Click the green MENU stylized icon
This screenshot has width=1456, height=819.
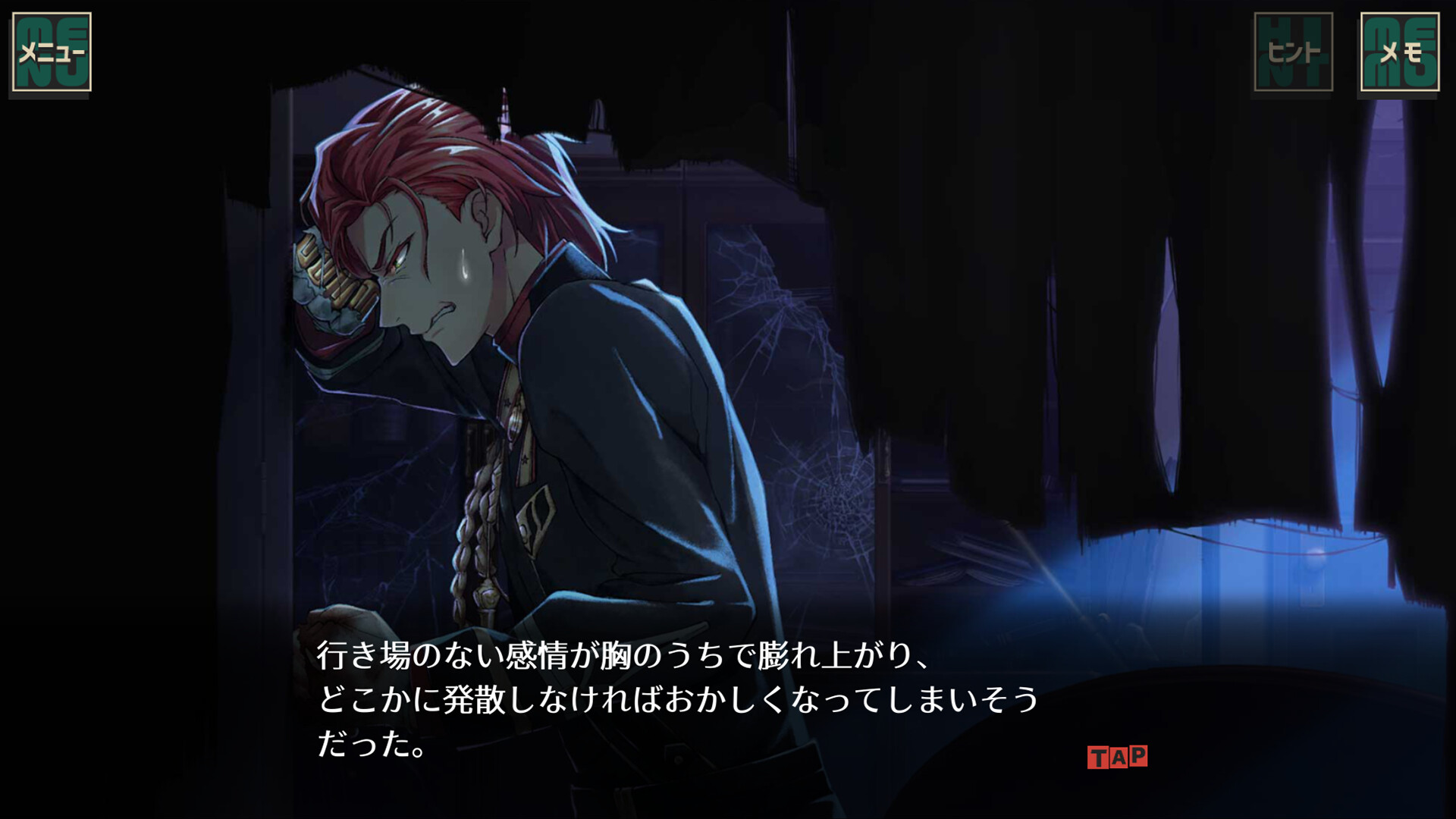(x=52, y=49)
